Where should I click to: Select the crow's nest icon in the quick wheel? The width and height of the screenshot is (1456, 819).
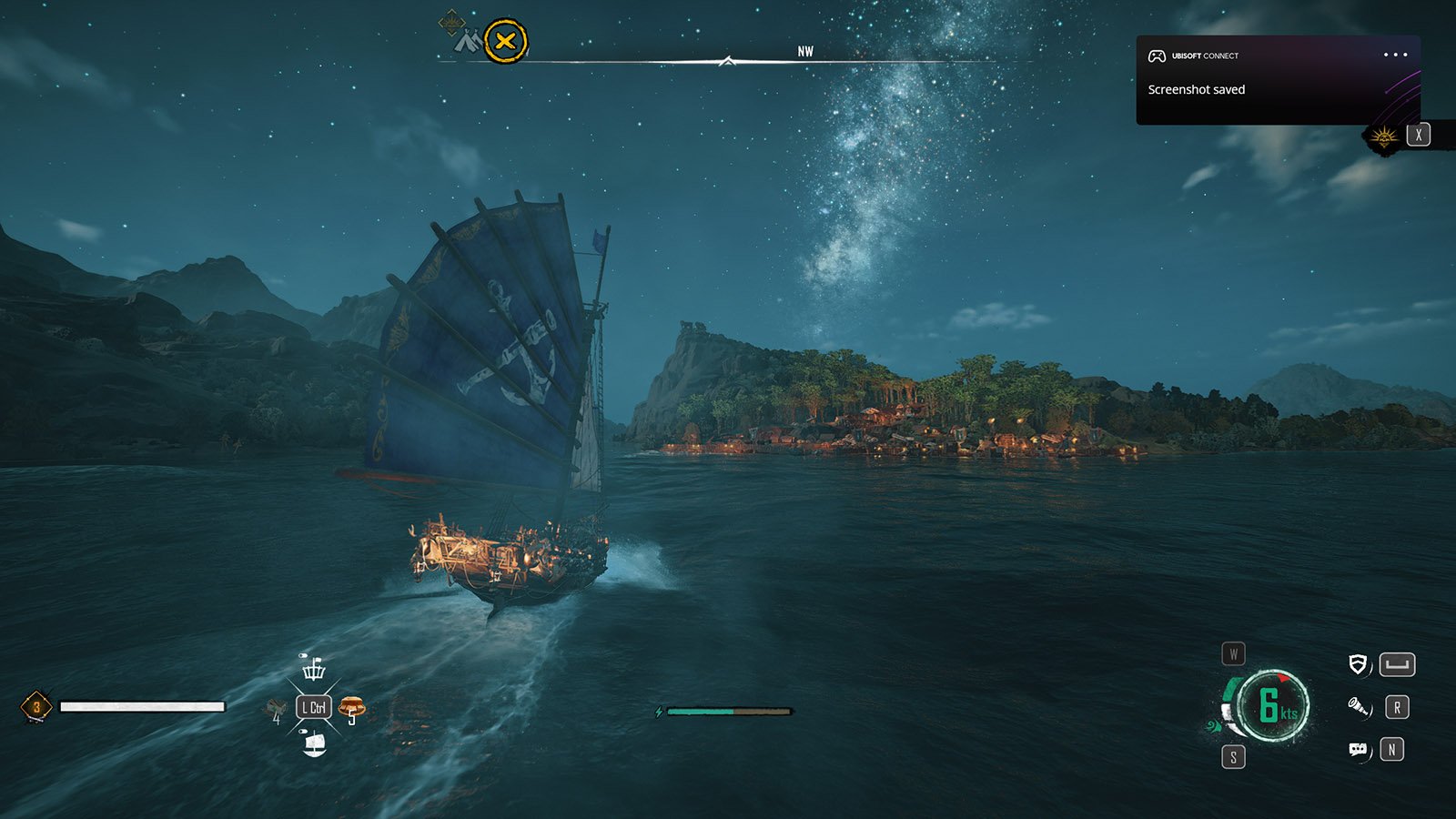pyautogui.click(x=314, y=669)
